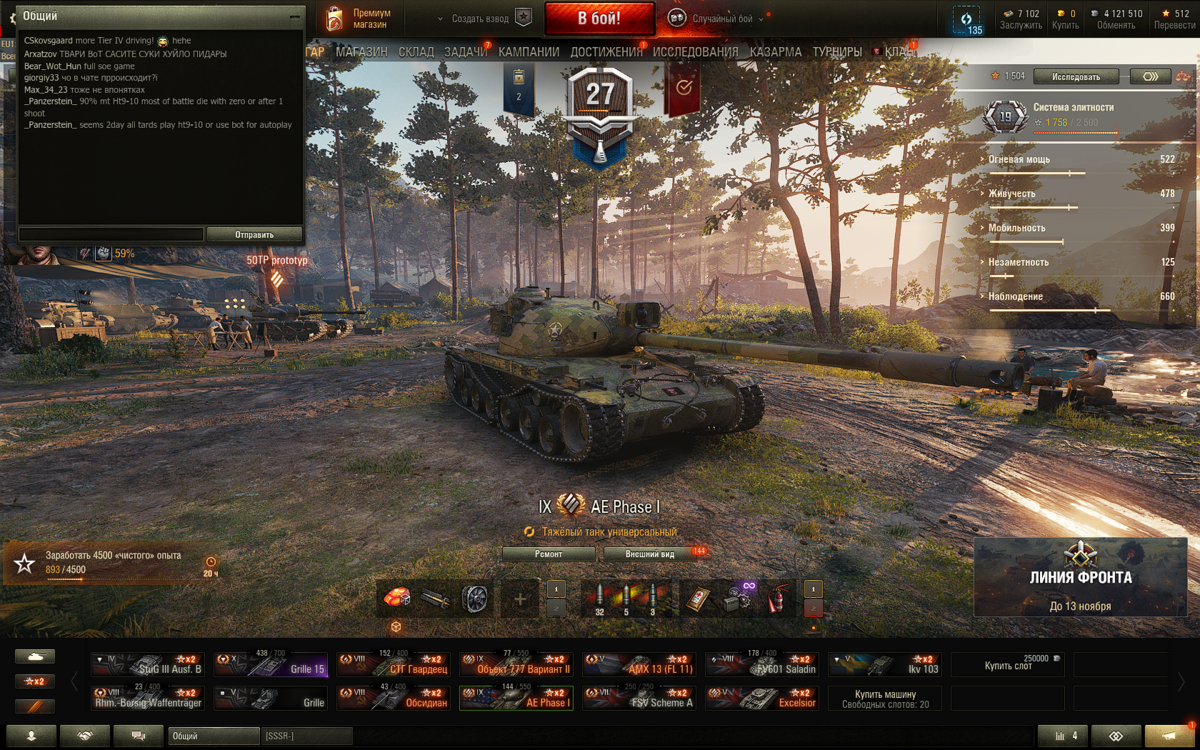Image resolution: width=1200 pixels, height=750 pixels.
Task: Switch to the МАГАЗИН tab
Action: pos(362,52)
